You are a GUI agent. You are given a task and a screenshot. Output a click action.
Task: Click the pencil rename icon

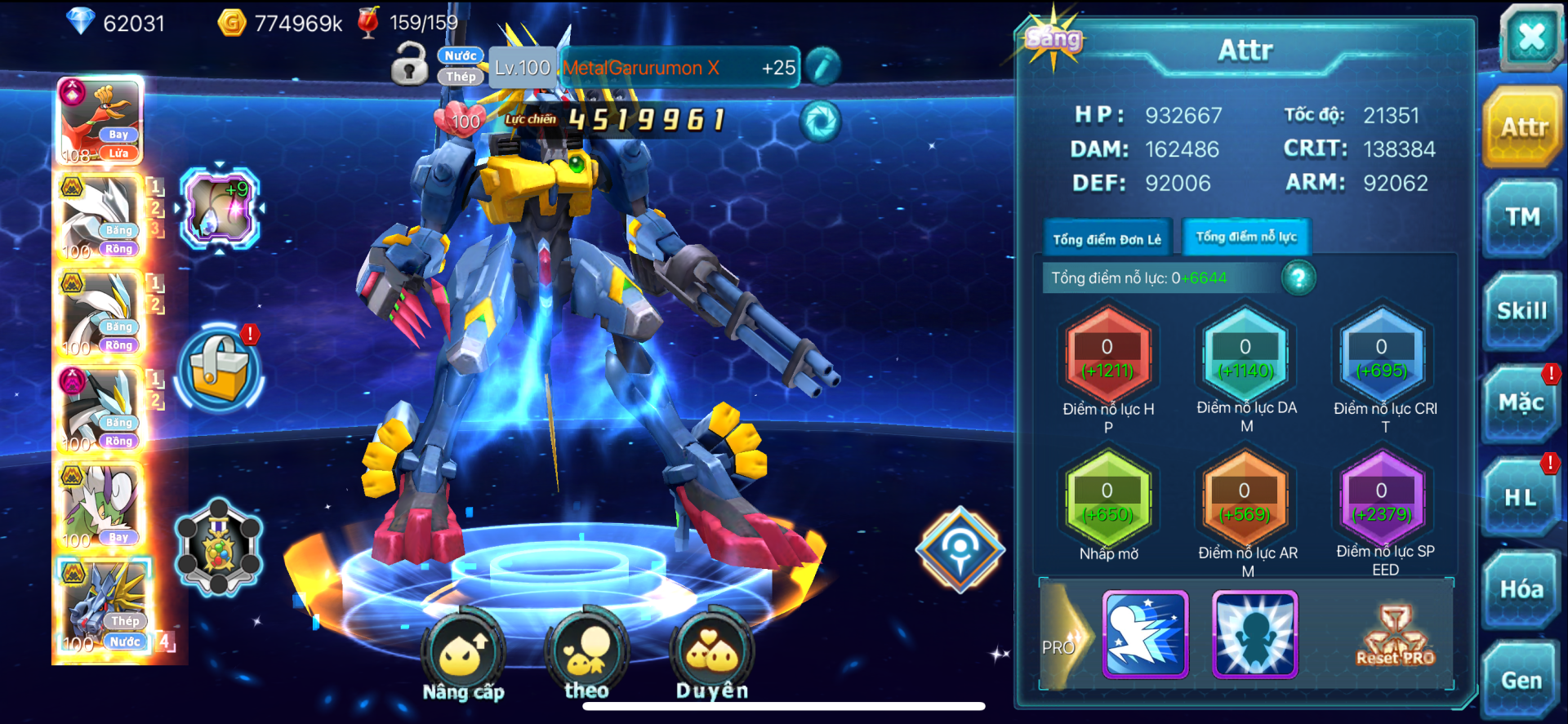[x=822, y=67]
